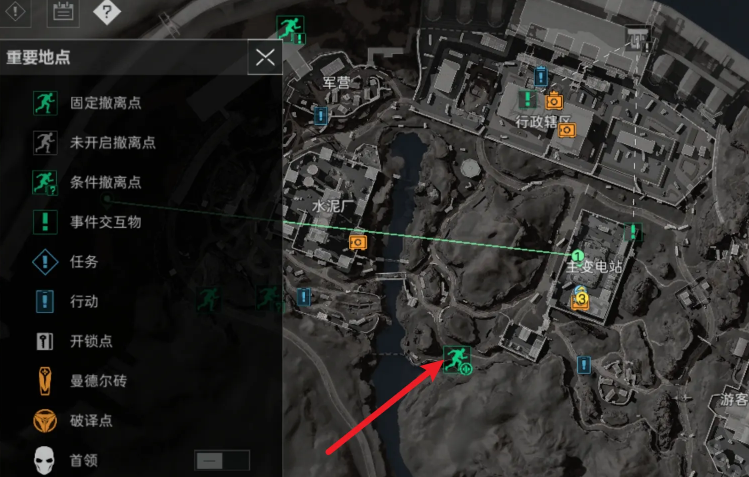Choose the 行动 legend entry

[84, 301]
